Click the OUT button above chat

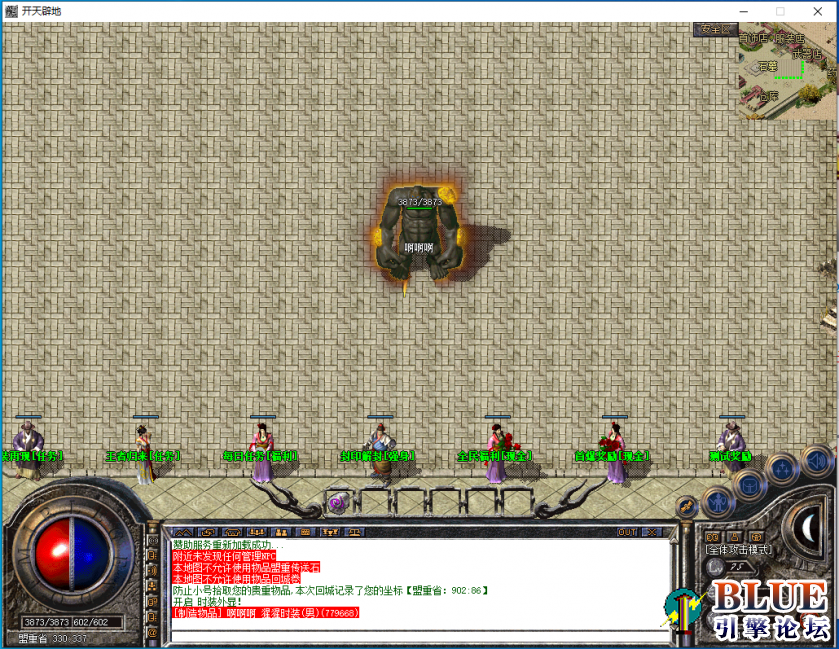627,532
